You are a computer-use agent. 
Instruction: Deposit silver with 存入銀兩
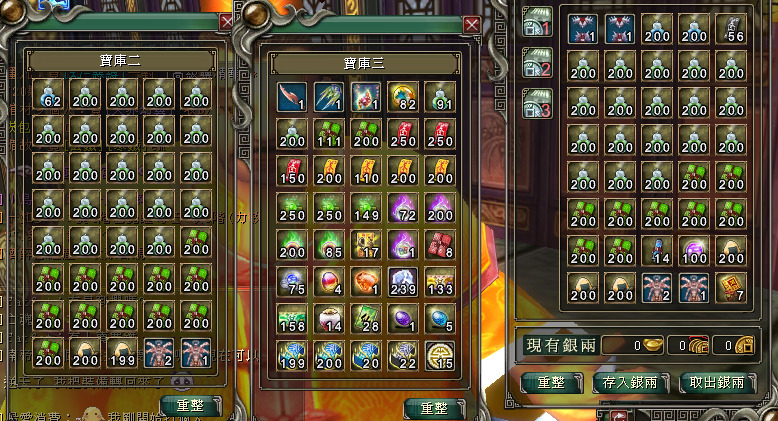630,382
